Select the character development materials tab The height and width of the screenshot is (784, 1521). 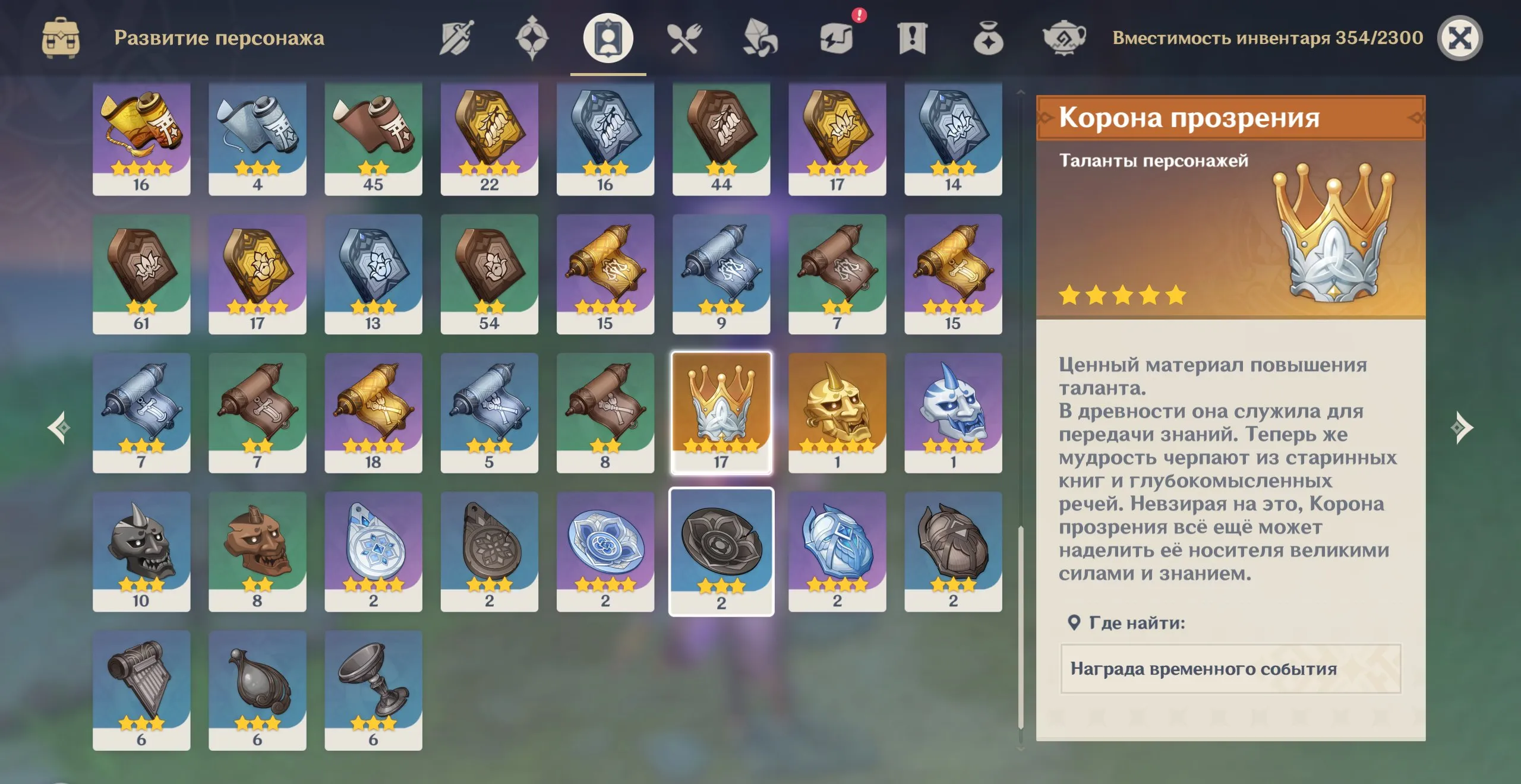(607, 37)
